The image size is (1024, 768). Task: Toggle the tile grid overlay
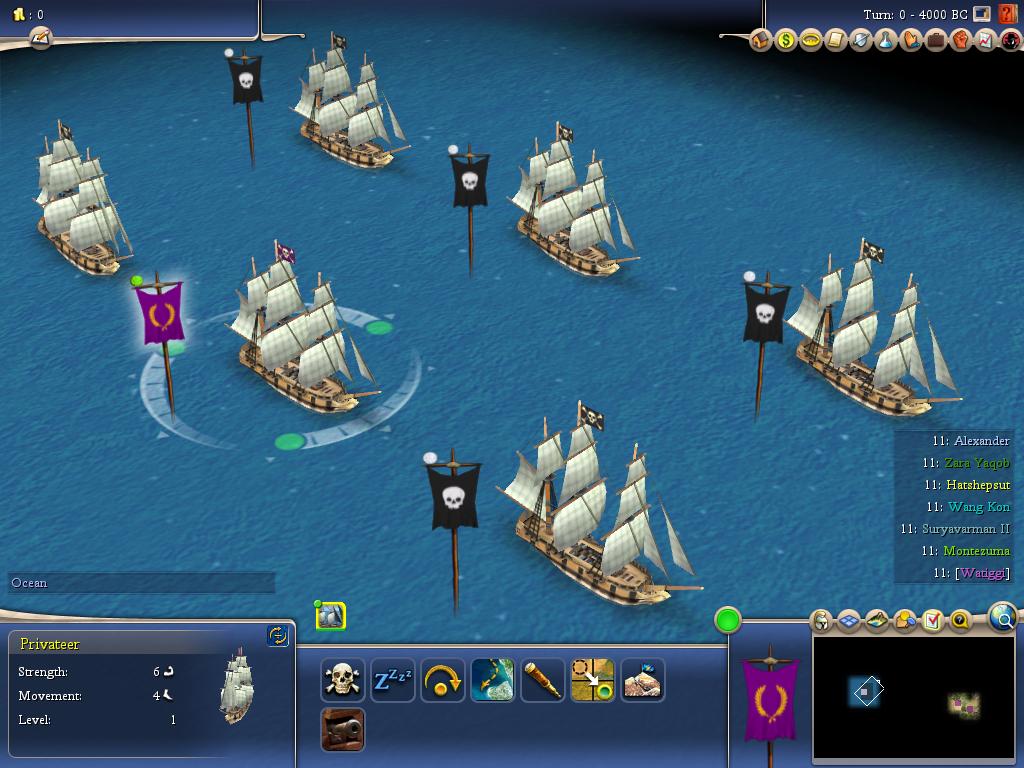(x=848, y=621)
